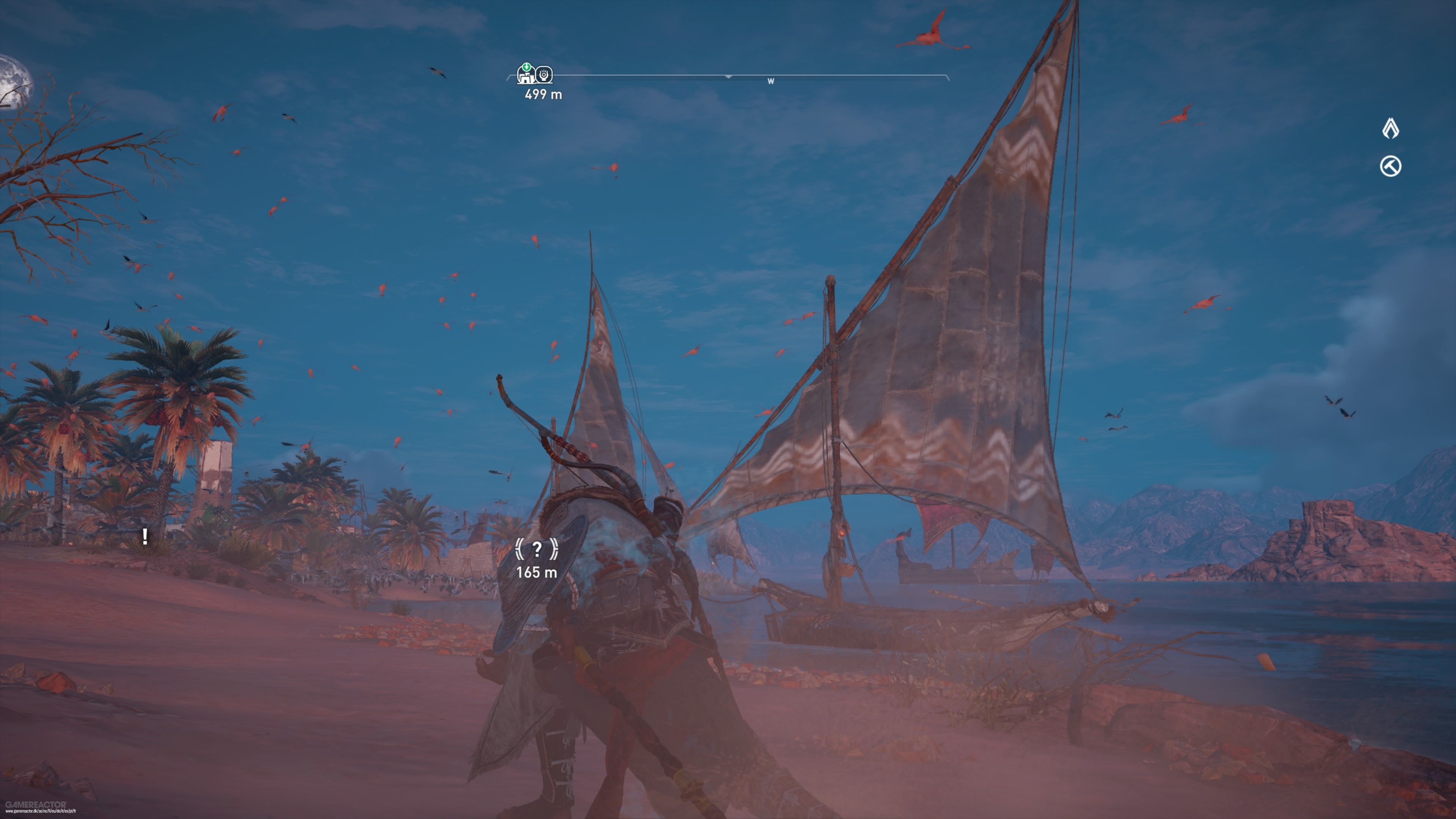Click the Senu eye icon beside the location marker

(x=544, y=75)
